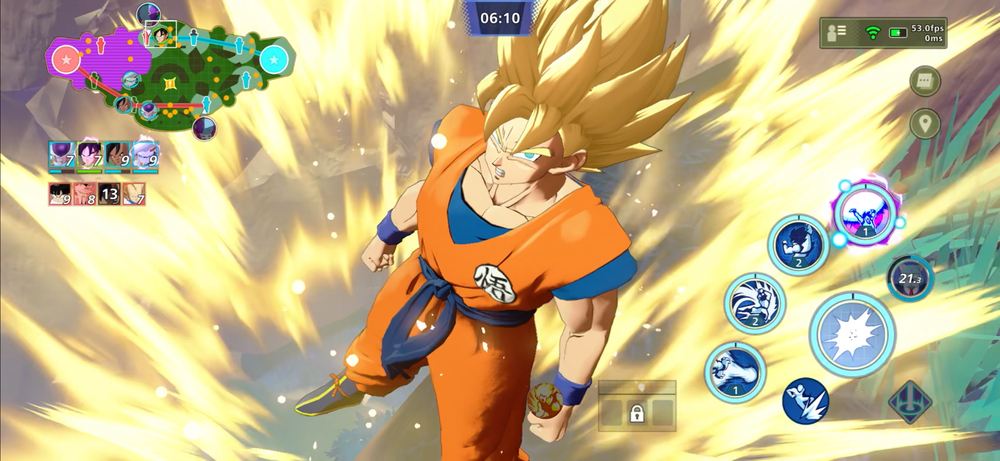Activate the swirling aura skill
This screenshot has height=461, width=1000.
coord(754,303)
